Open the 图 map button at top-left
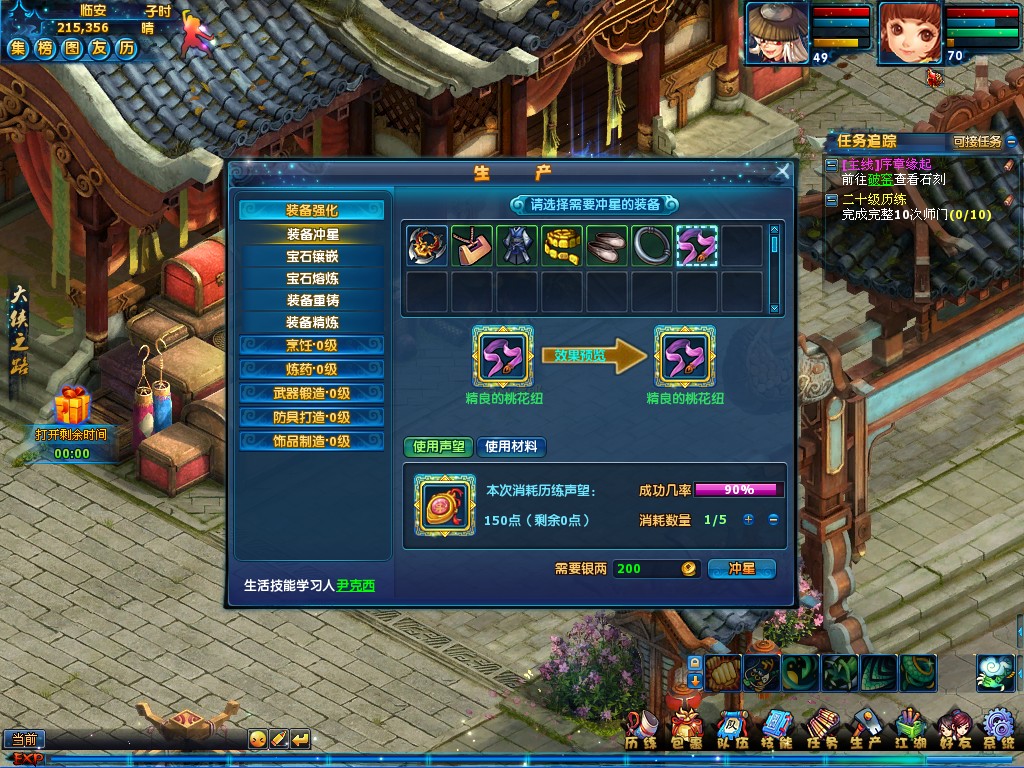 coord(72,48)
